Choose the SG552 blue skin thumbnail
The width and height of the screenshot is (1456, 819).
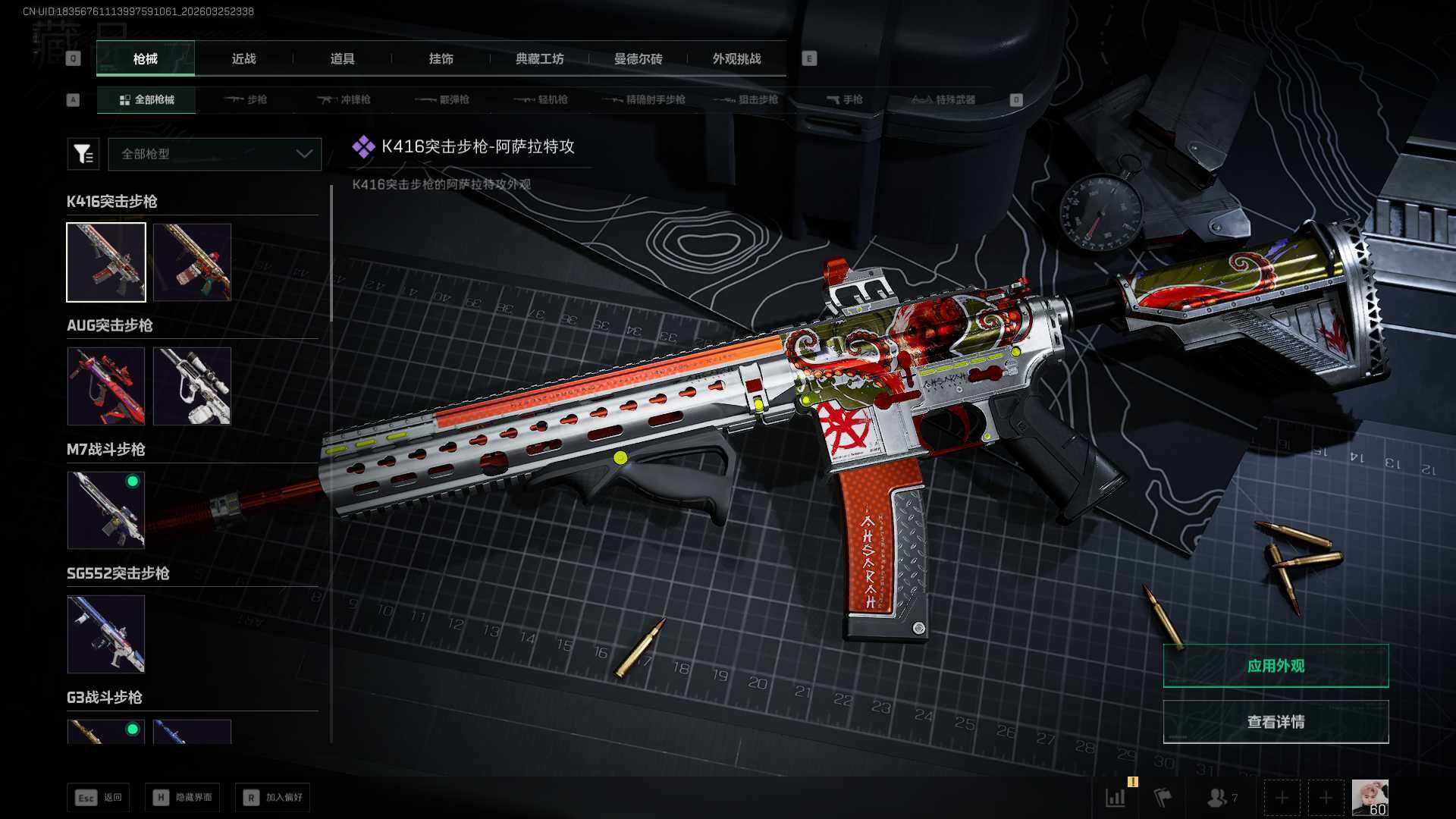click(x=106, y=634)
